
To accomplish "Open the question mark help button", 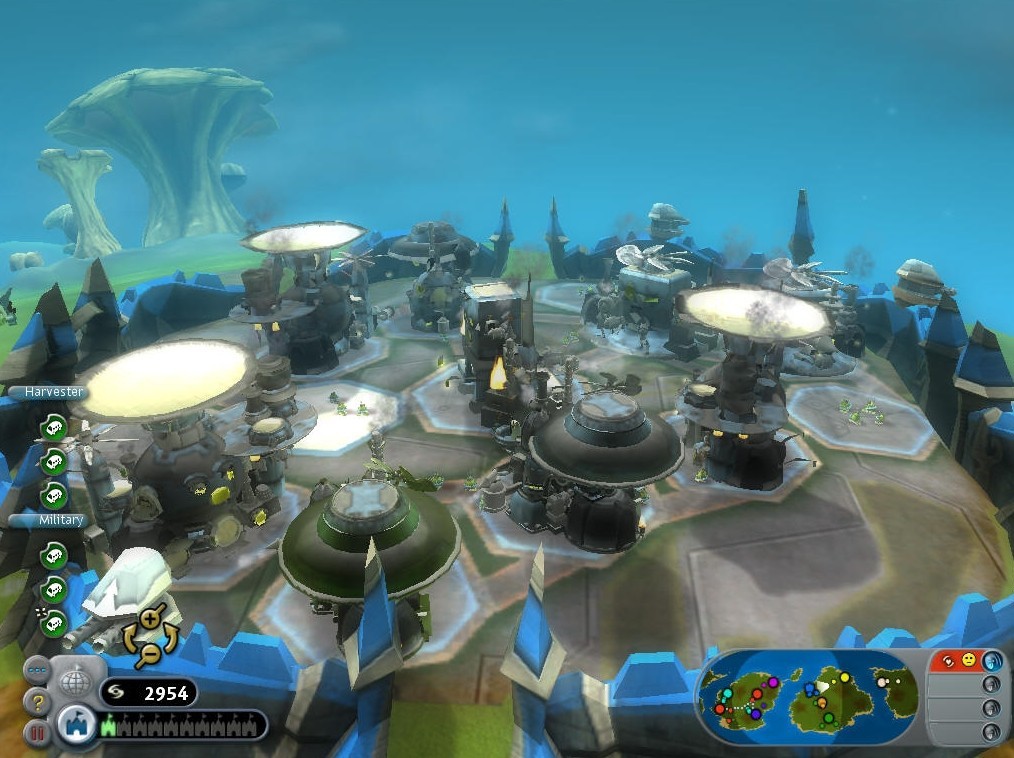I will coord(37,701).
